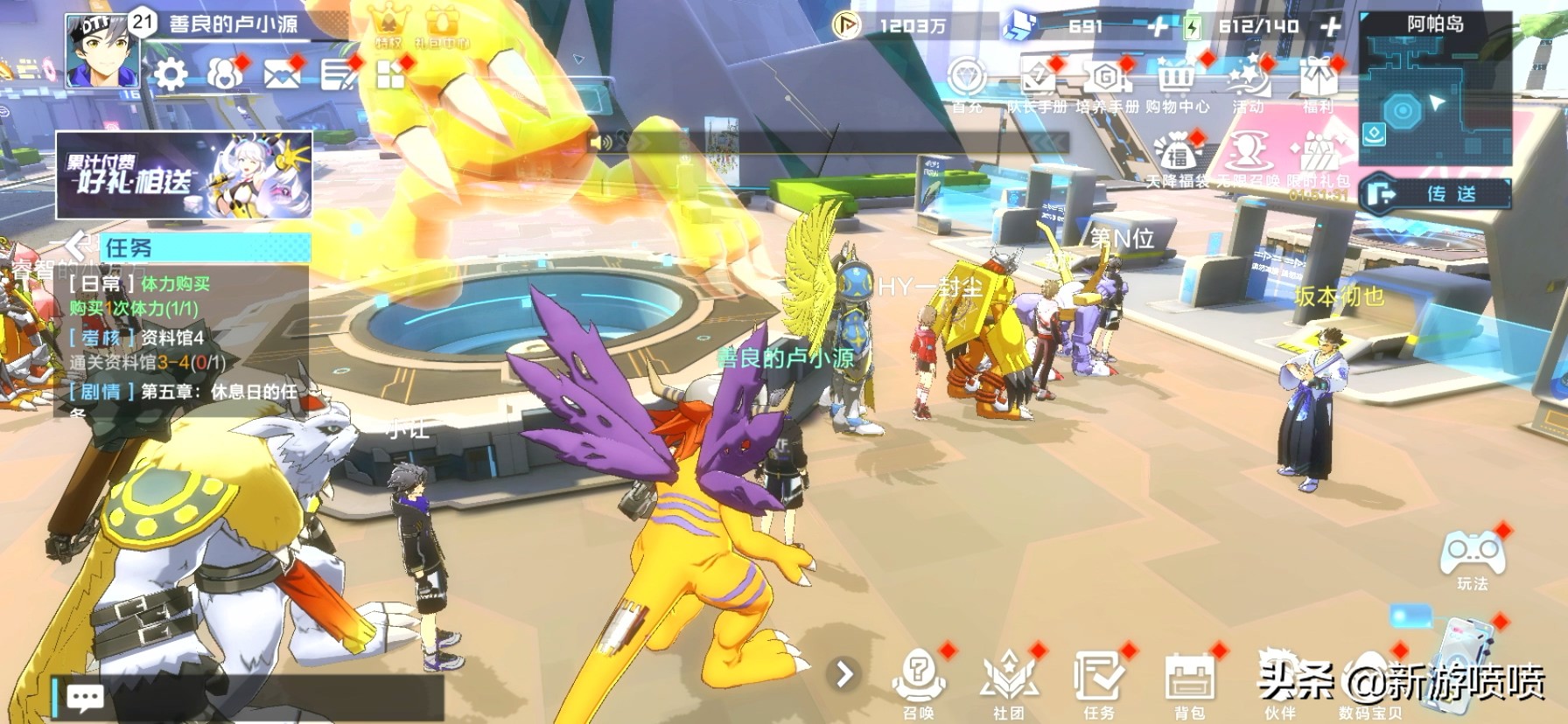Viewport: 1568px width, 724px height.
Task: Open the 天降福袋 lucky bag
Action: (1178, 156)
